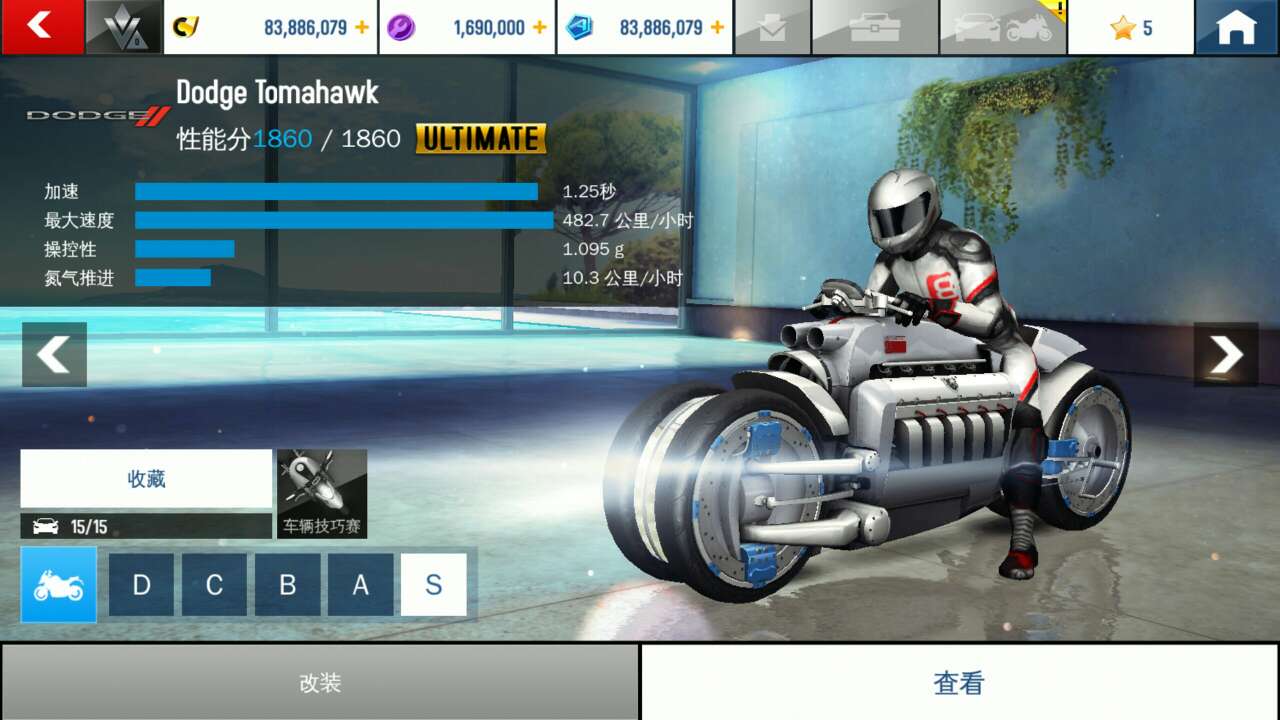Open the 车辆技巧赛 vehicle event
The width and height of the screenshot is (1280, 720).
[322, 493]
